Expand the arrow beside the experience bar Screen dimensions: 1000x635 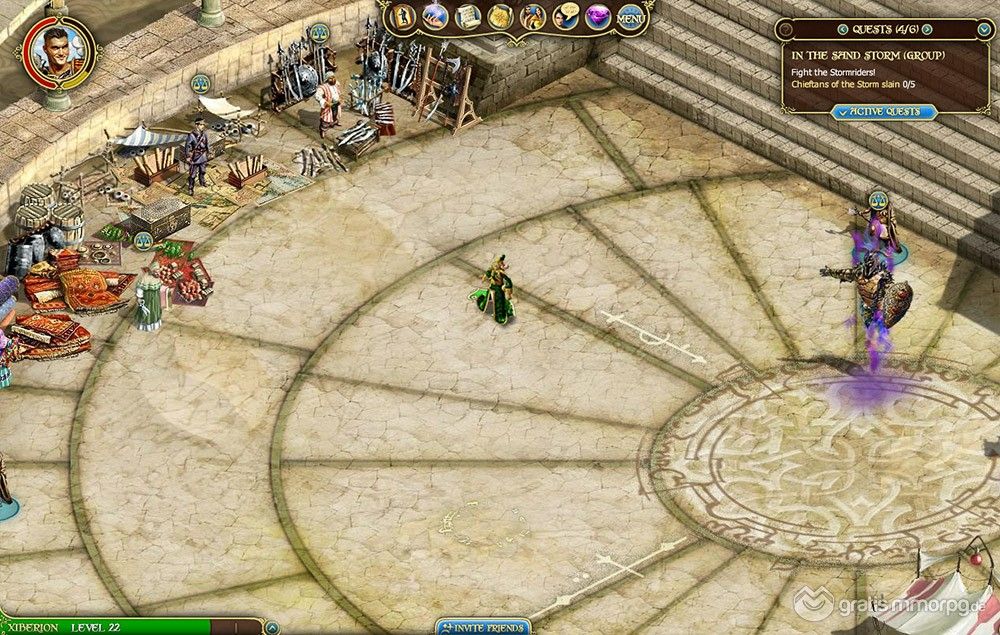(x=272, y=627)
